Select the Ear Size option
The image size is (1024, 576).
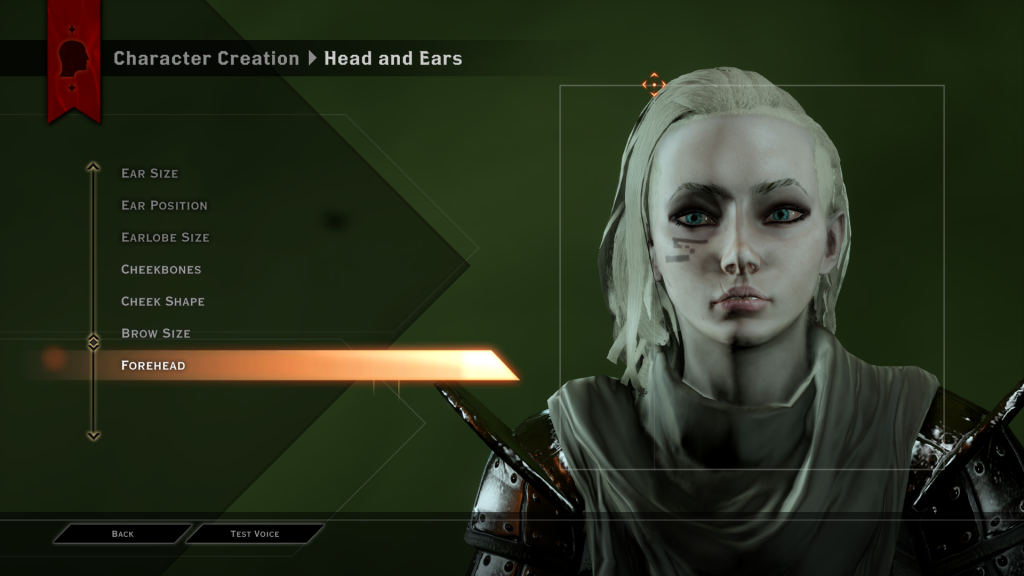(x=150, y=173)
